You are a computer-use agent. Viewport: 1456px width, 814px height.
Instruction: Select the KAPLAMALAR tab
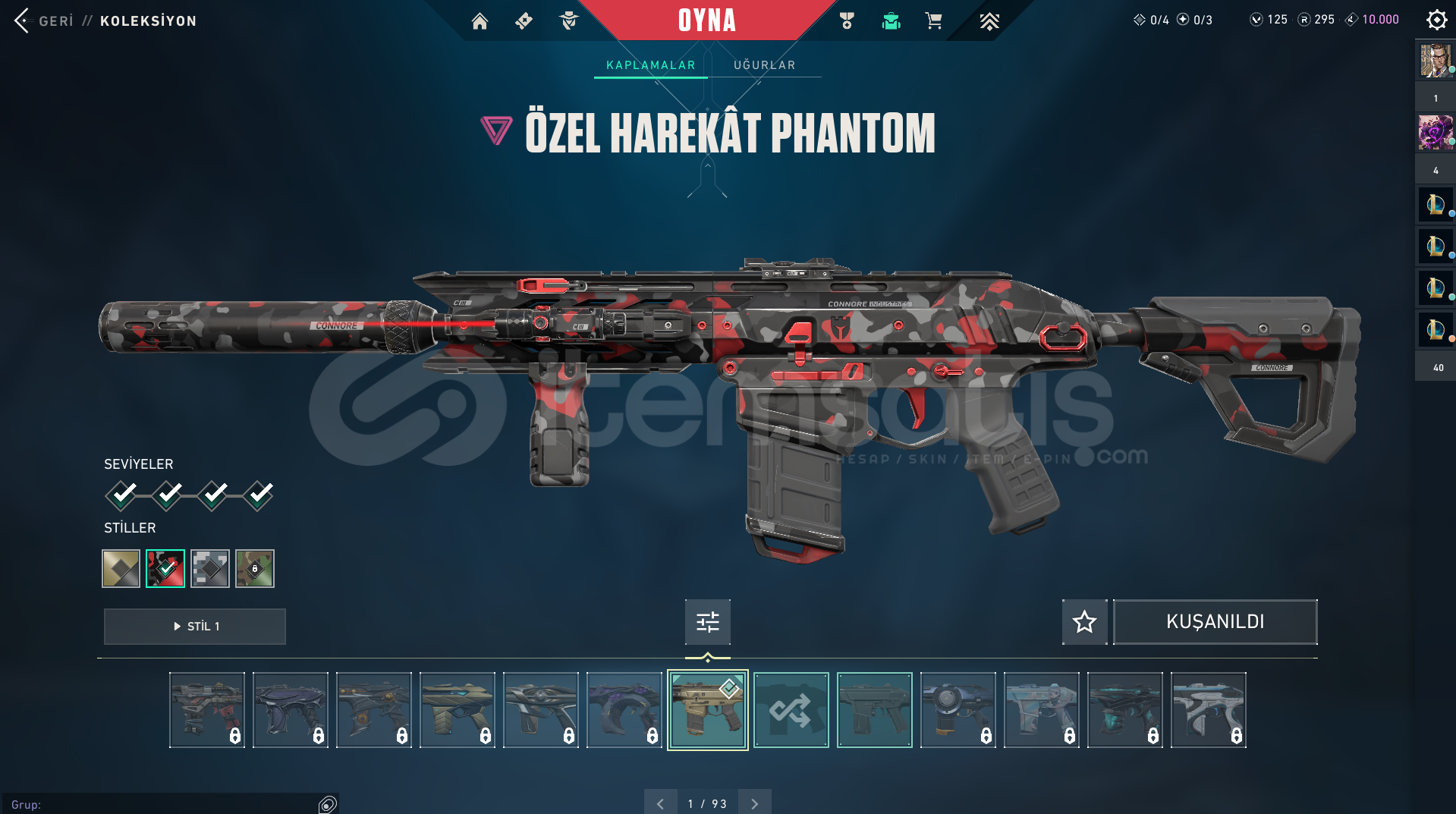[649, 64]
